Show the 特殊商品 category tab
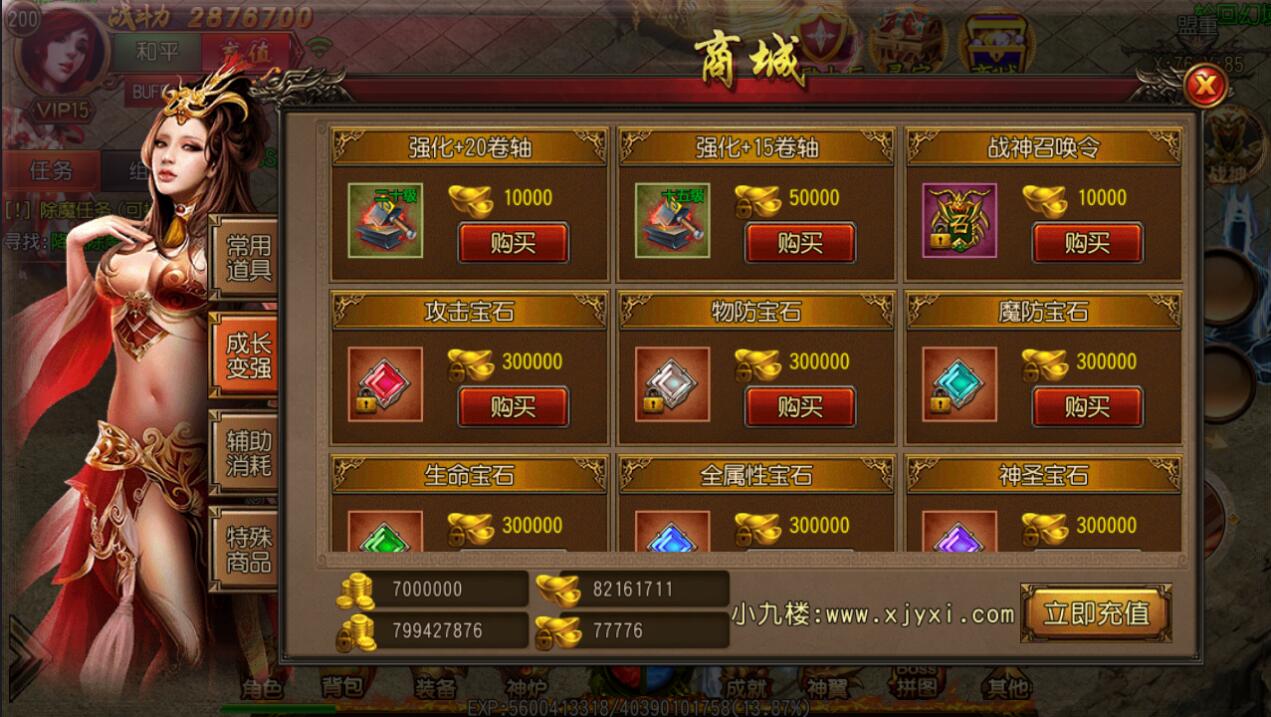This screenshot has height=717, width=1271. [248, 548]
